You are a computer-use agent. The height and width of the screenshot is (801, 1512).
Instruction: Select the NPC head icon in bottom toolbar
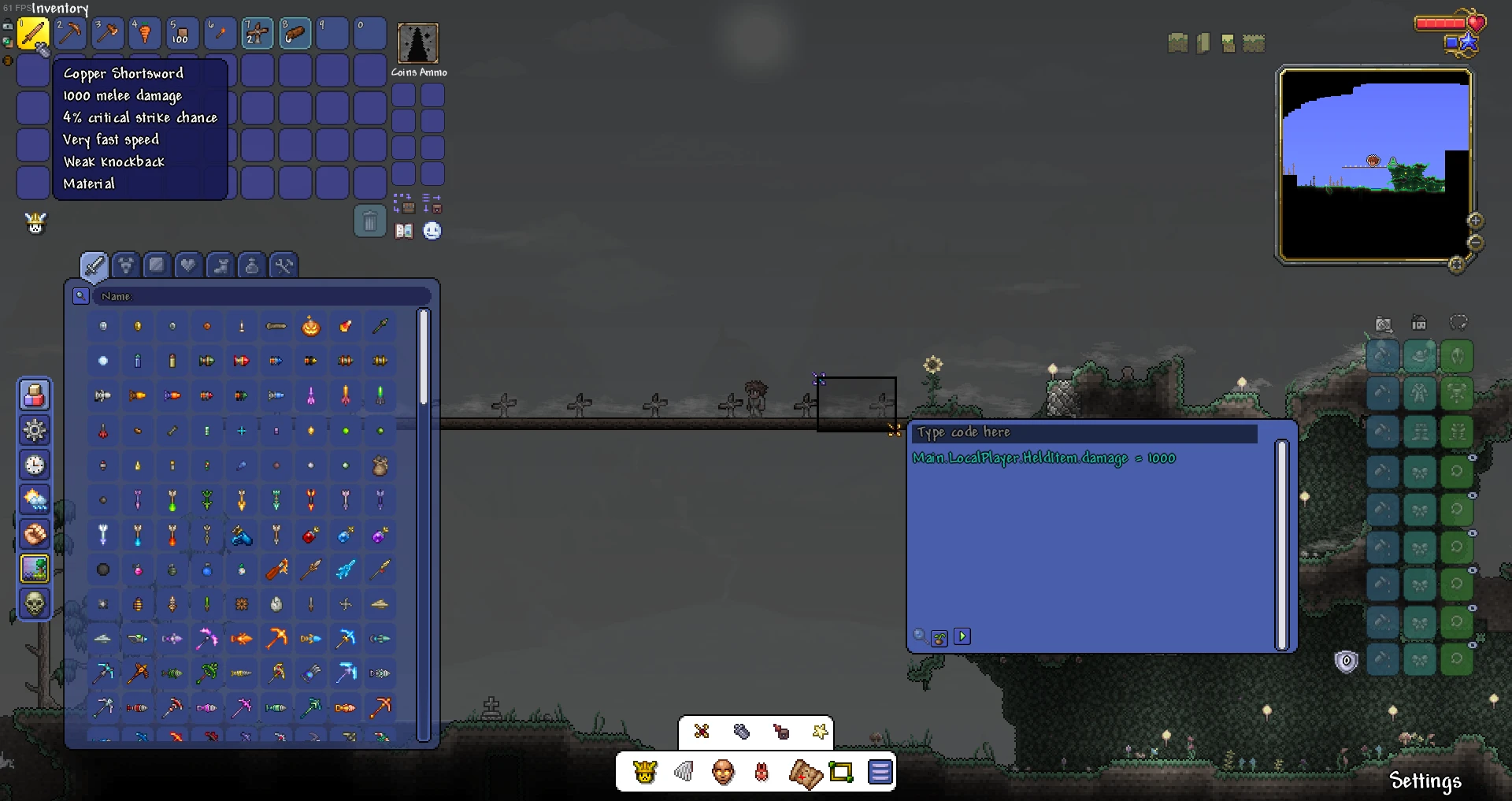723,773
